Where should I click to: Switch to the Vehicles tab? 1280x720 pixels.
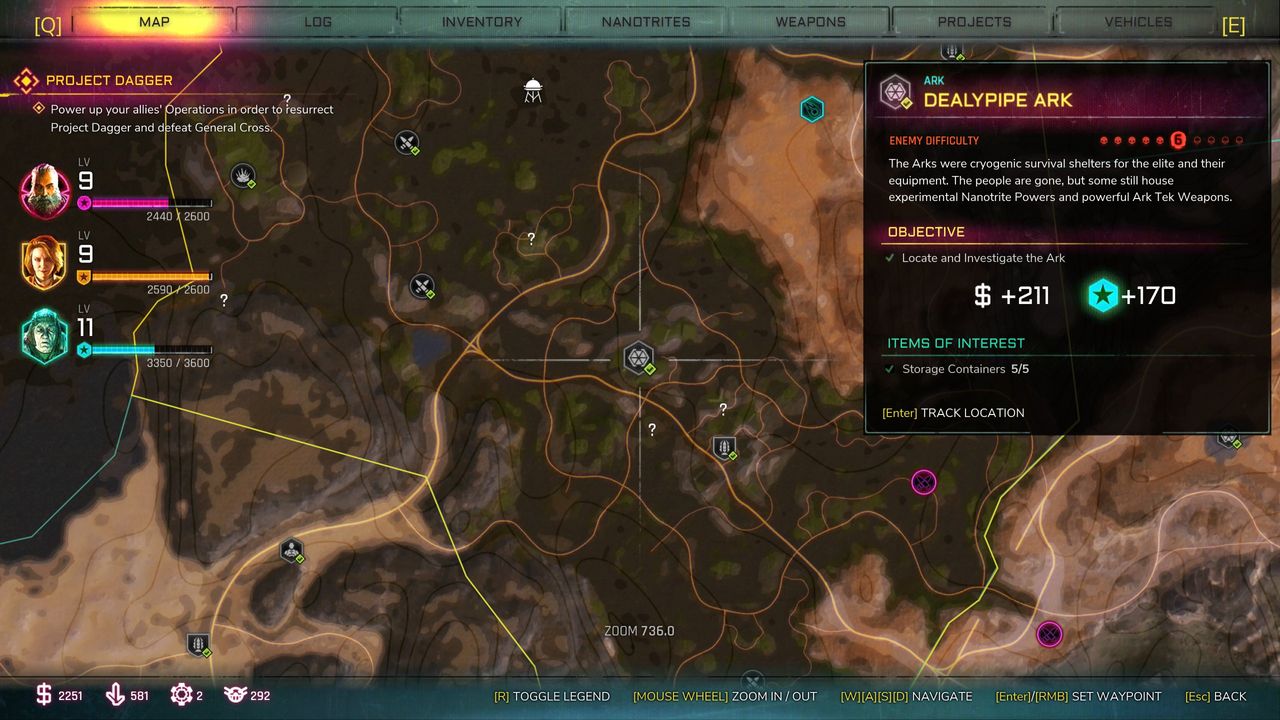(1138, 22)
